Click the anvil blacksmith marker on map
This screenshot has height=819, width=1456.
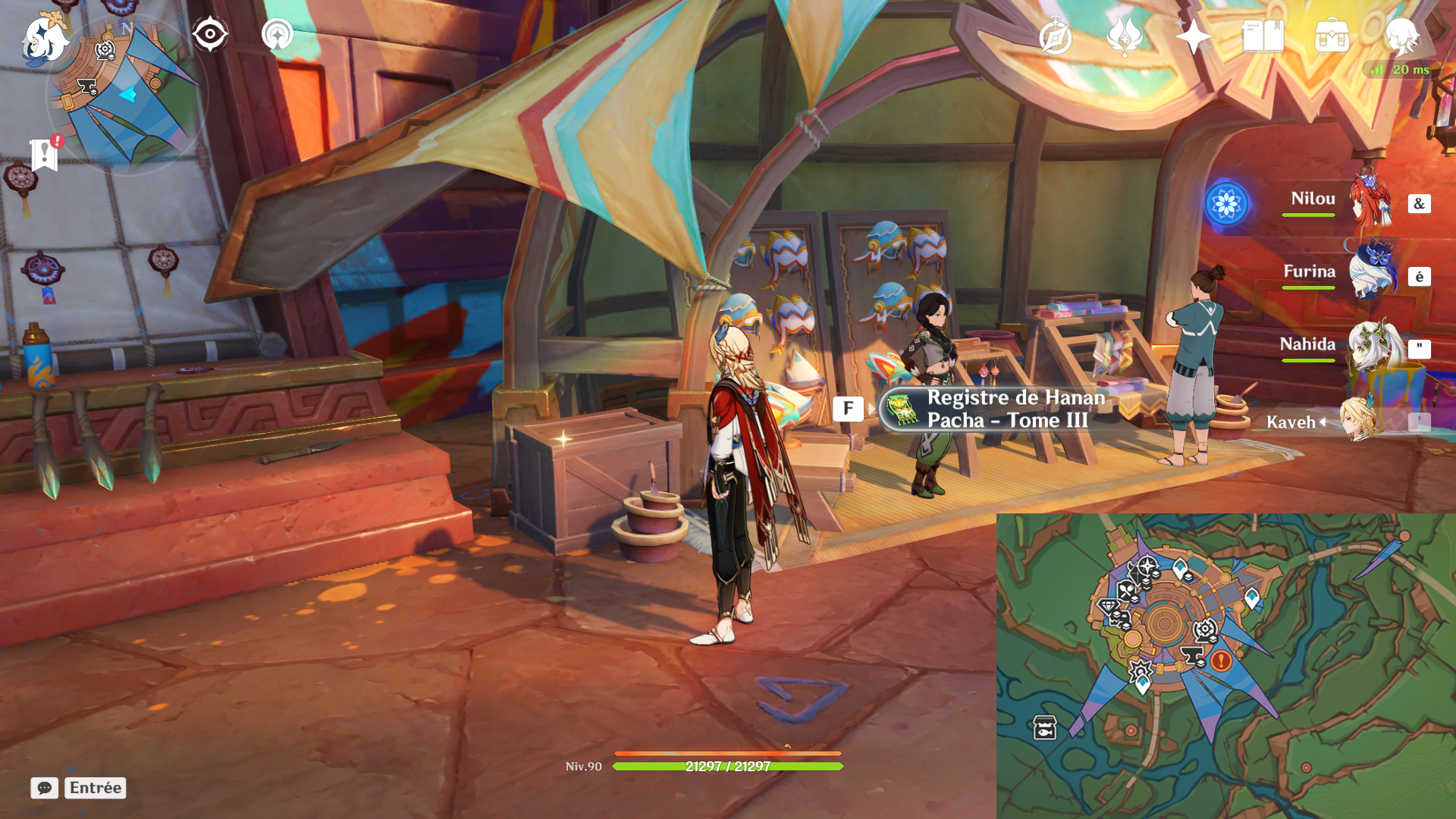tap(1193, 655)
